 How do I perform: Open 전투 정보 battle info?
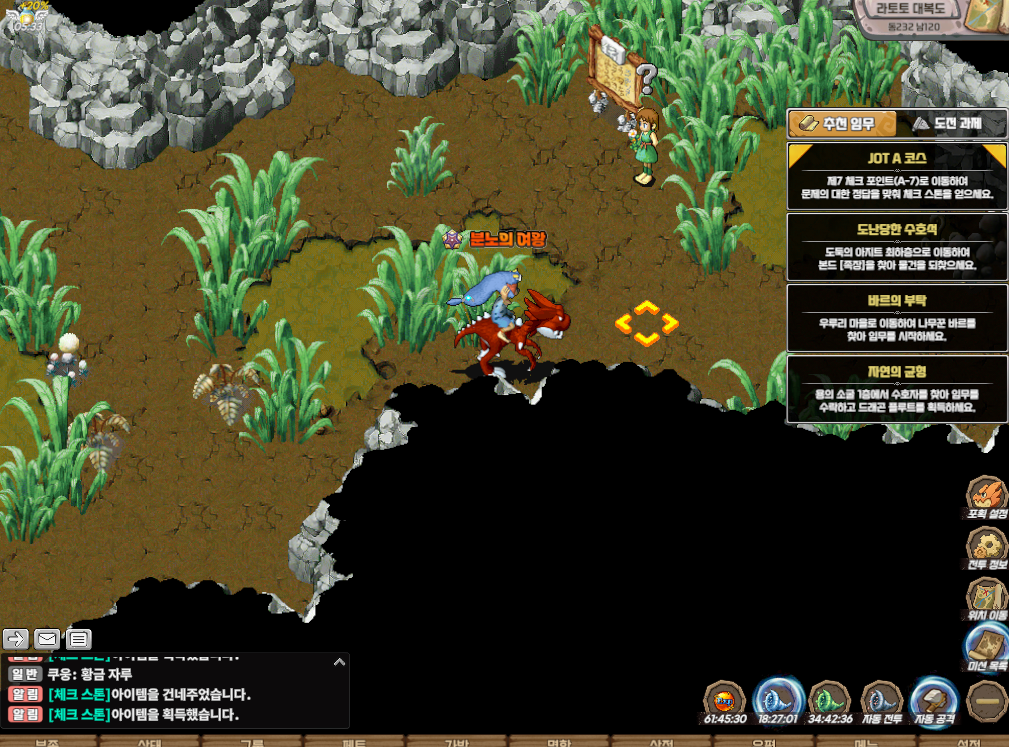(987, 547)
